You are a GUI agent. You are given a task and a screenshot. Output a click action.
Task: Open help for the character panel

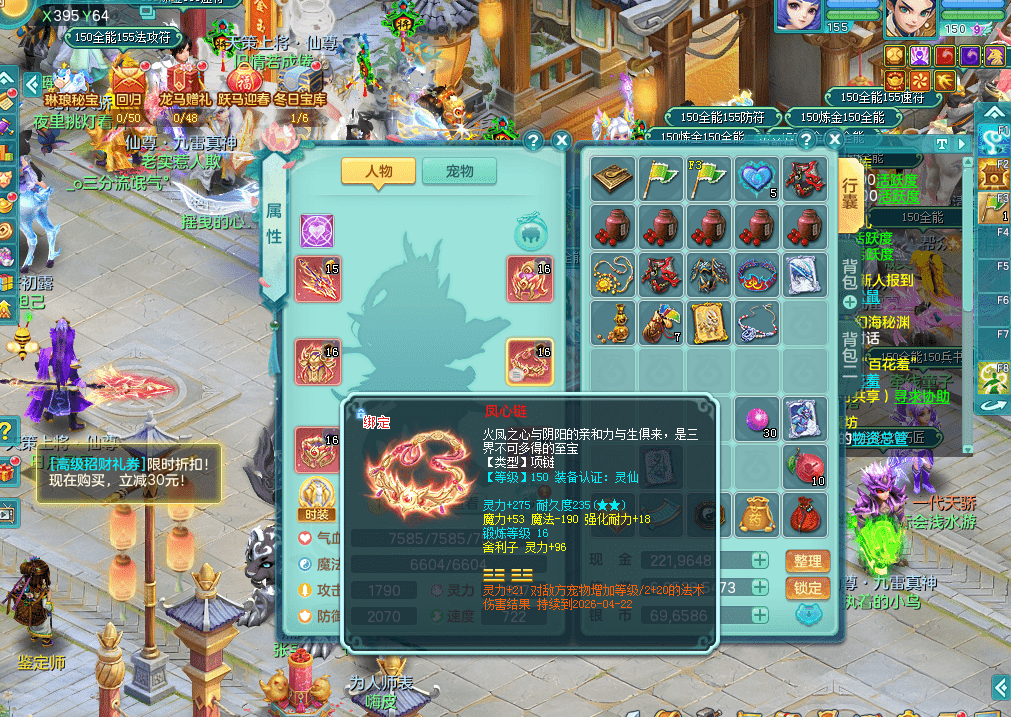pyautogui.click(x=533, y=140)
